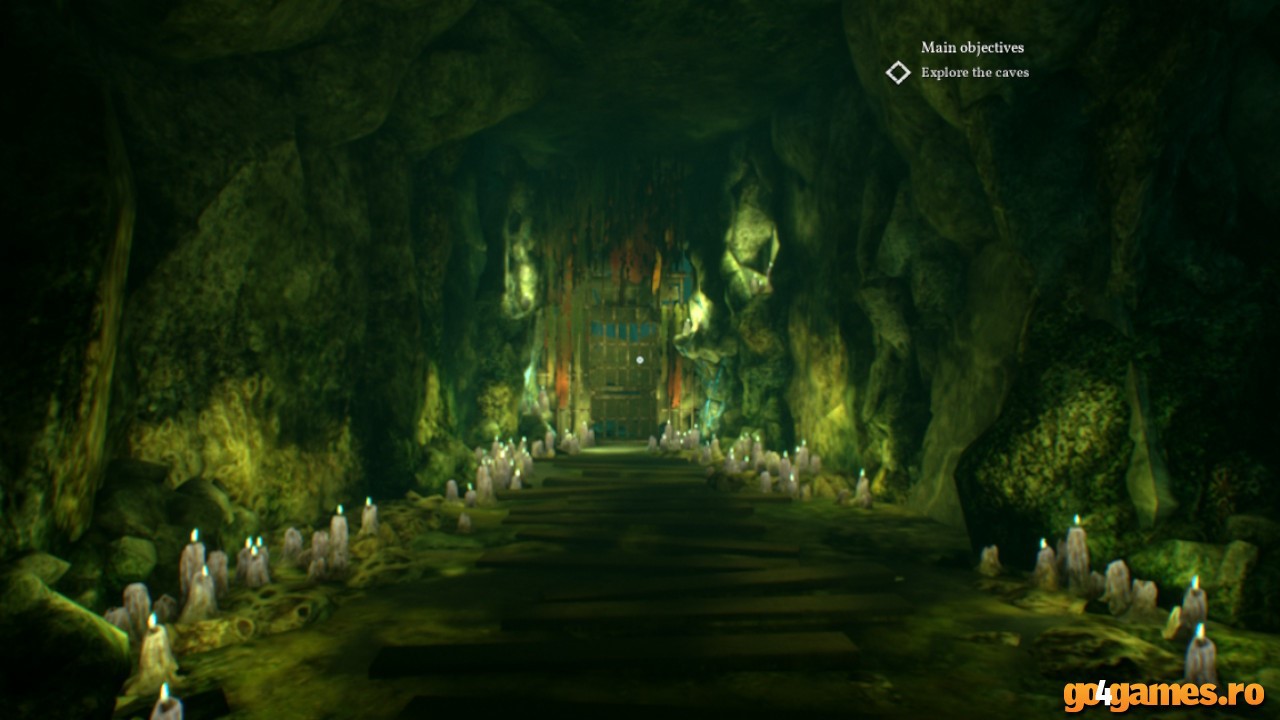Visit the go4games.ro watermark link
1280x720 pixels.
(1163, 694)
